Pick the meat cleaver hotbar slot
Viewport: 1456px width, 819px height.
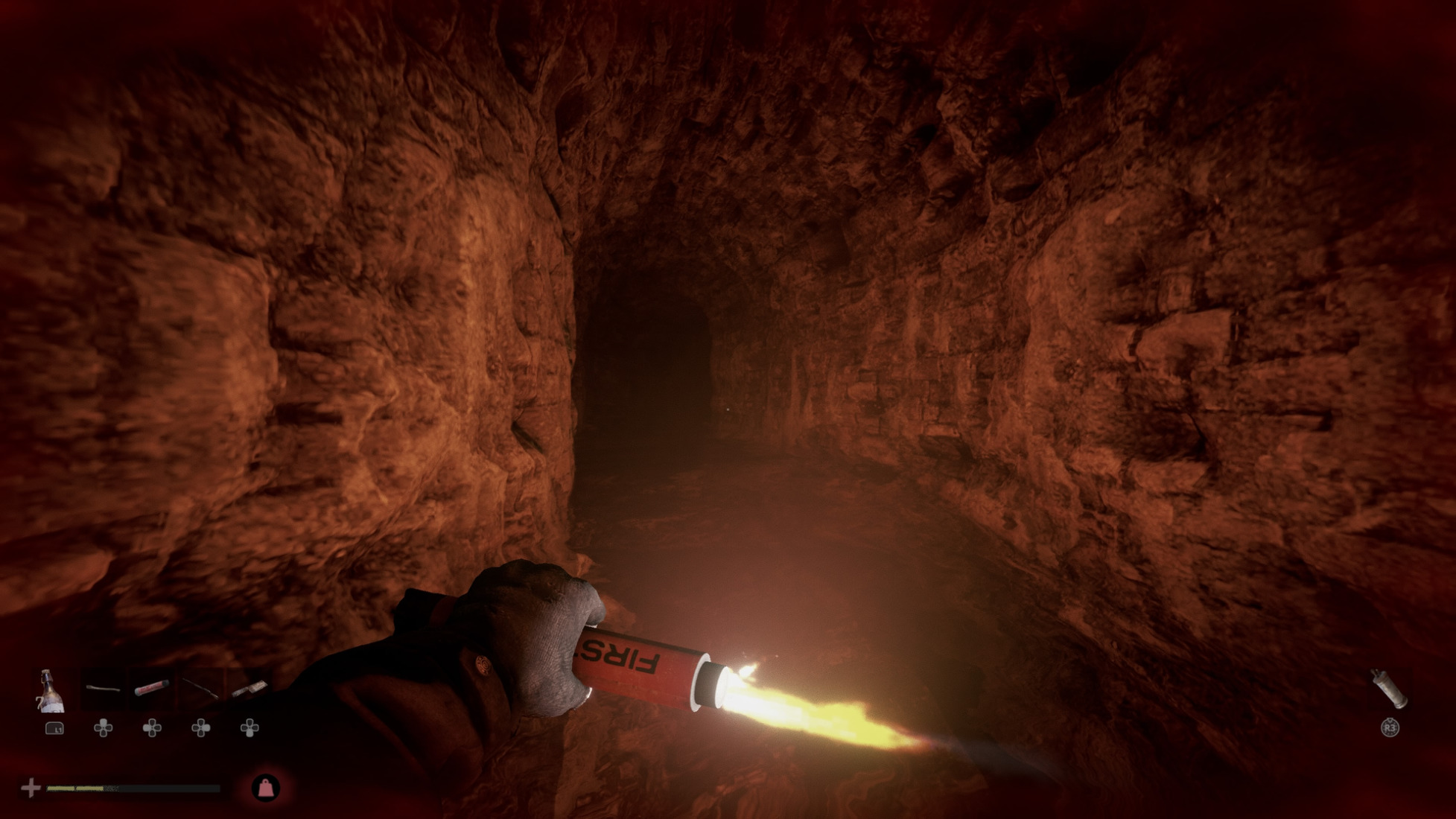click(249, 689)
